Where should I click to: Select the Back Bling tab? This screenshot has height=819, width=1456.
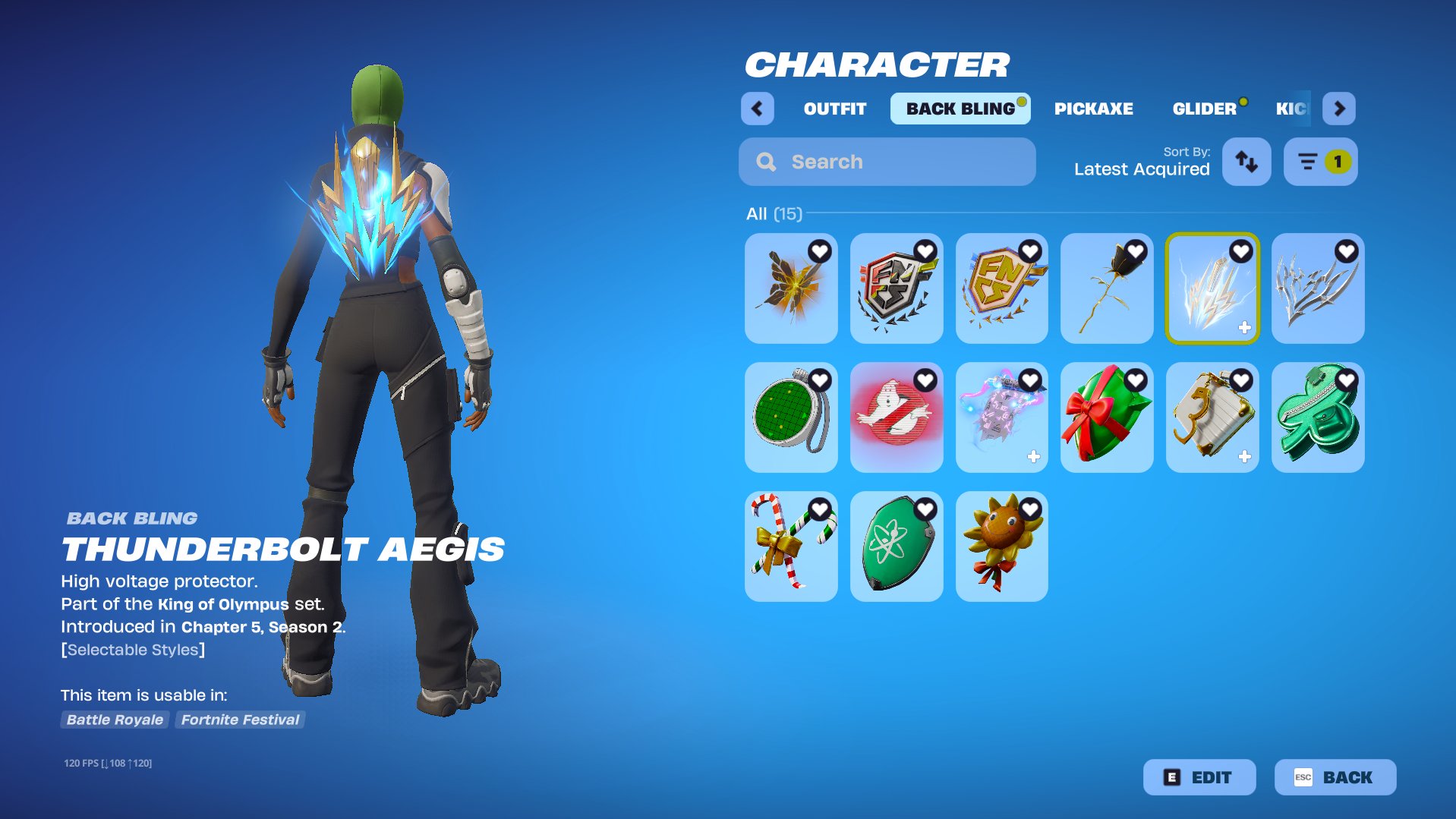(960, 109)
